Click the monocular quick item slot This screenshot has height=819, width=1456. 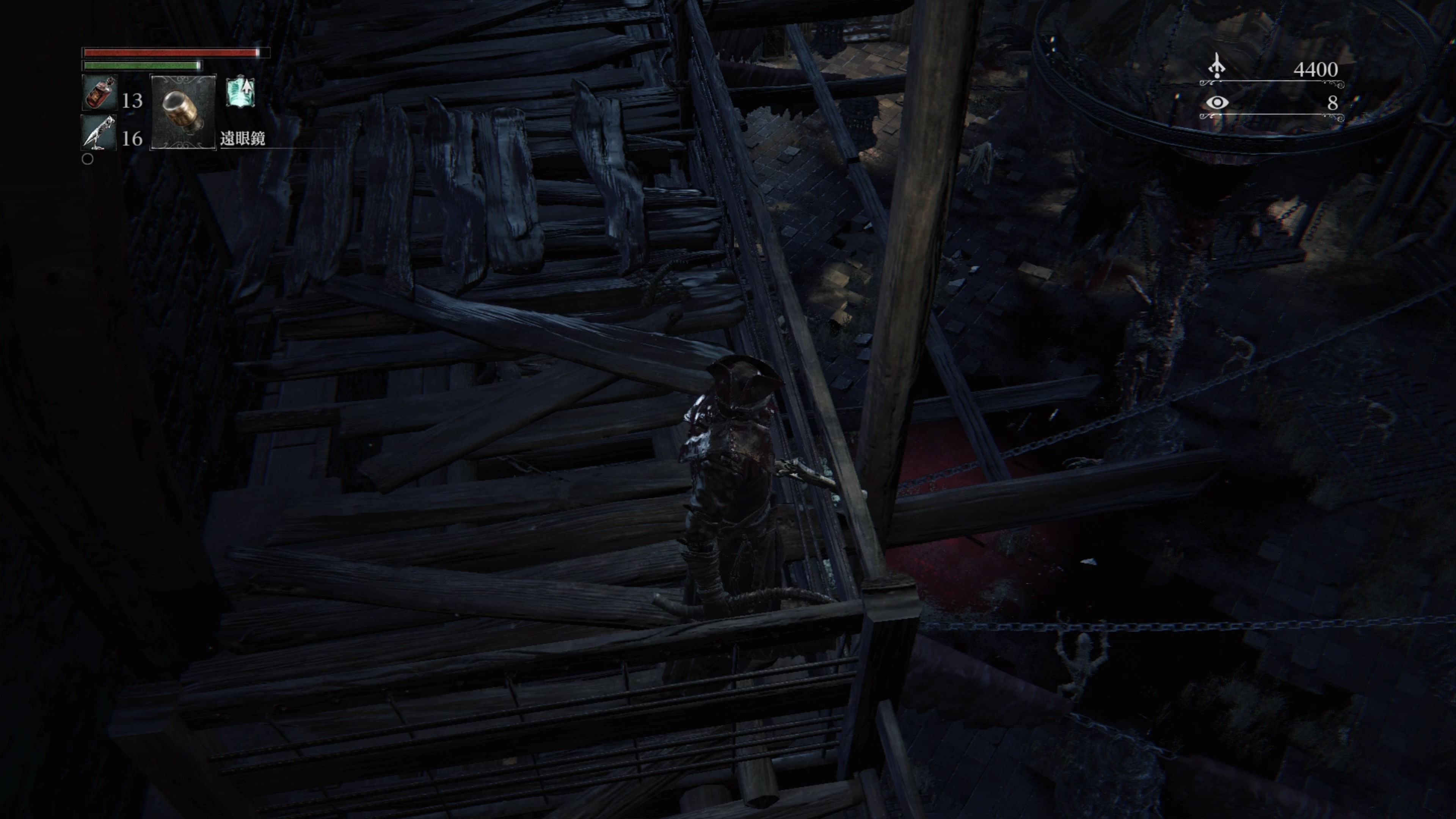tap(182, 111)
